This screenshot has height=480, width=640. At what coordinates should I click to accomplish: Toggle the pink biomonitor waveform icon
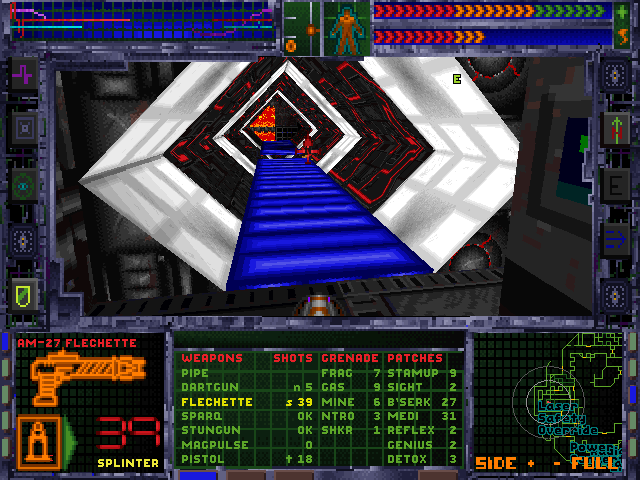(23, 74)
